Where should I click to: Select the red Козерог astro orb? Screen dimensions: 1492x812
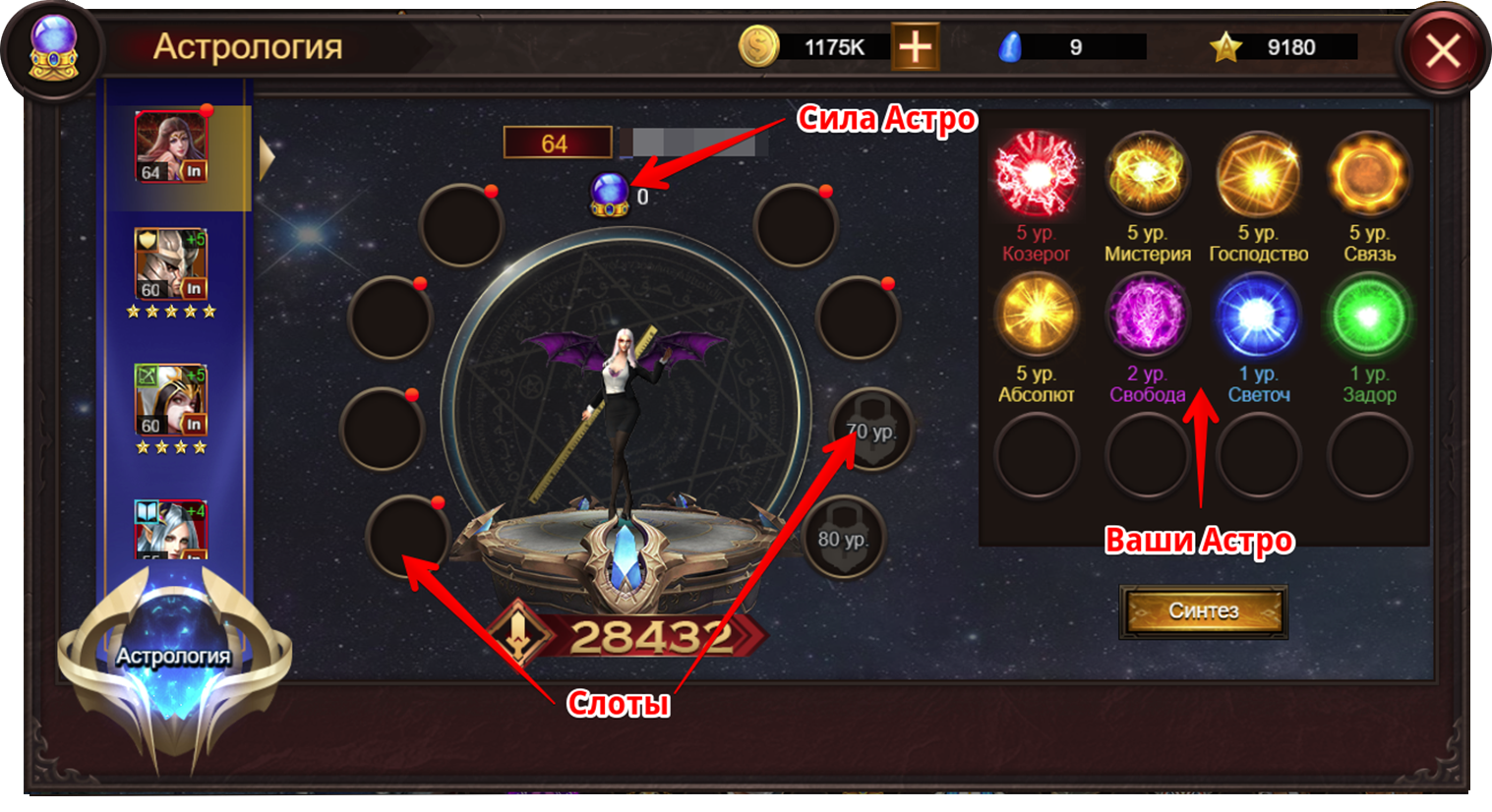pos(1037,175)
